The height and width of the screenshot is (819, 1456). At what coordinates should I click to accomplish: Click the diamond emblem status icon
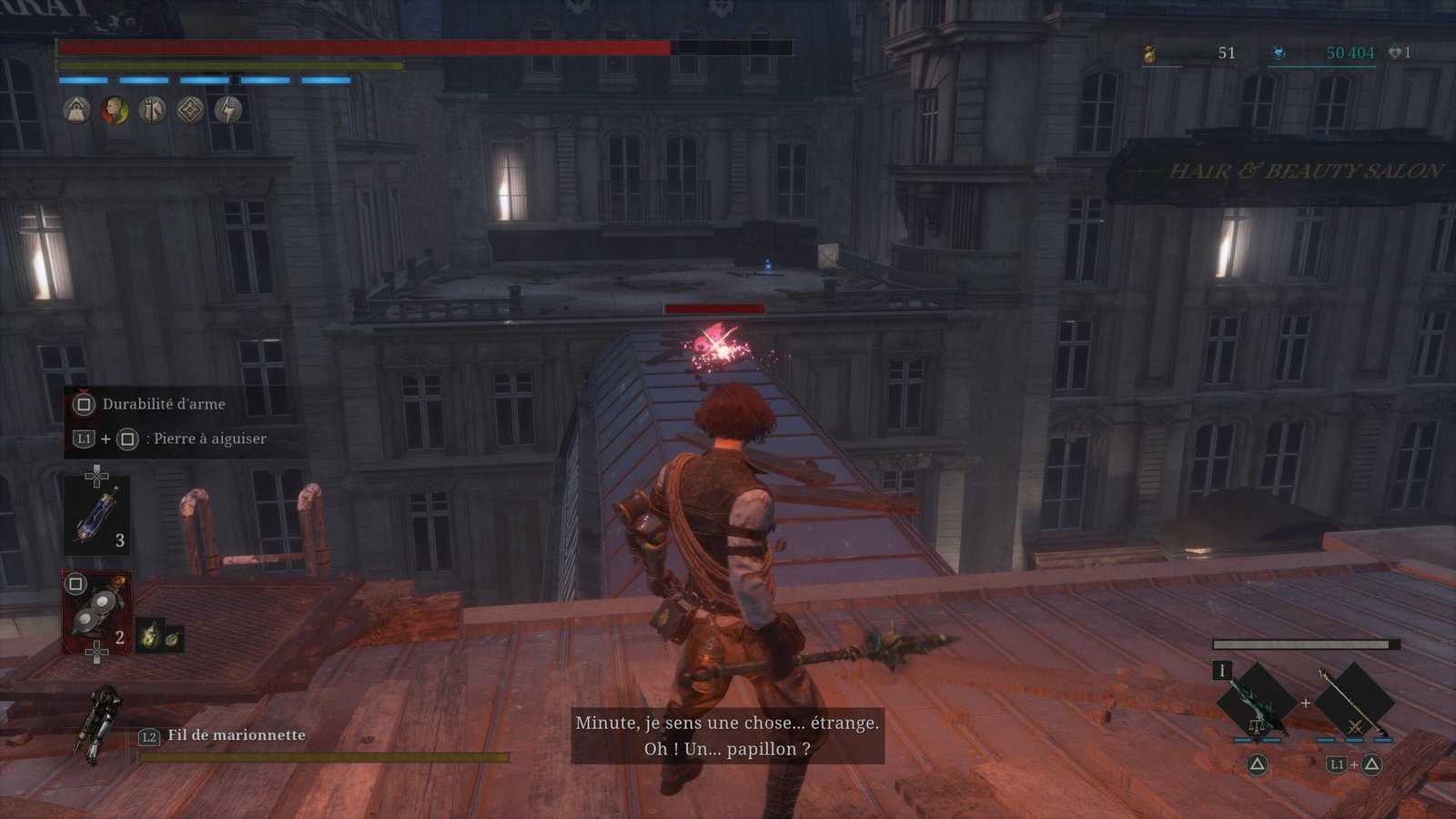click(x=190, y=110)
